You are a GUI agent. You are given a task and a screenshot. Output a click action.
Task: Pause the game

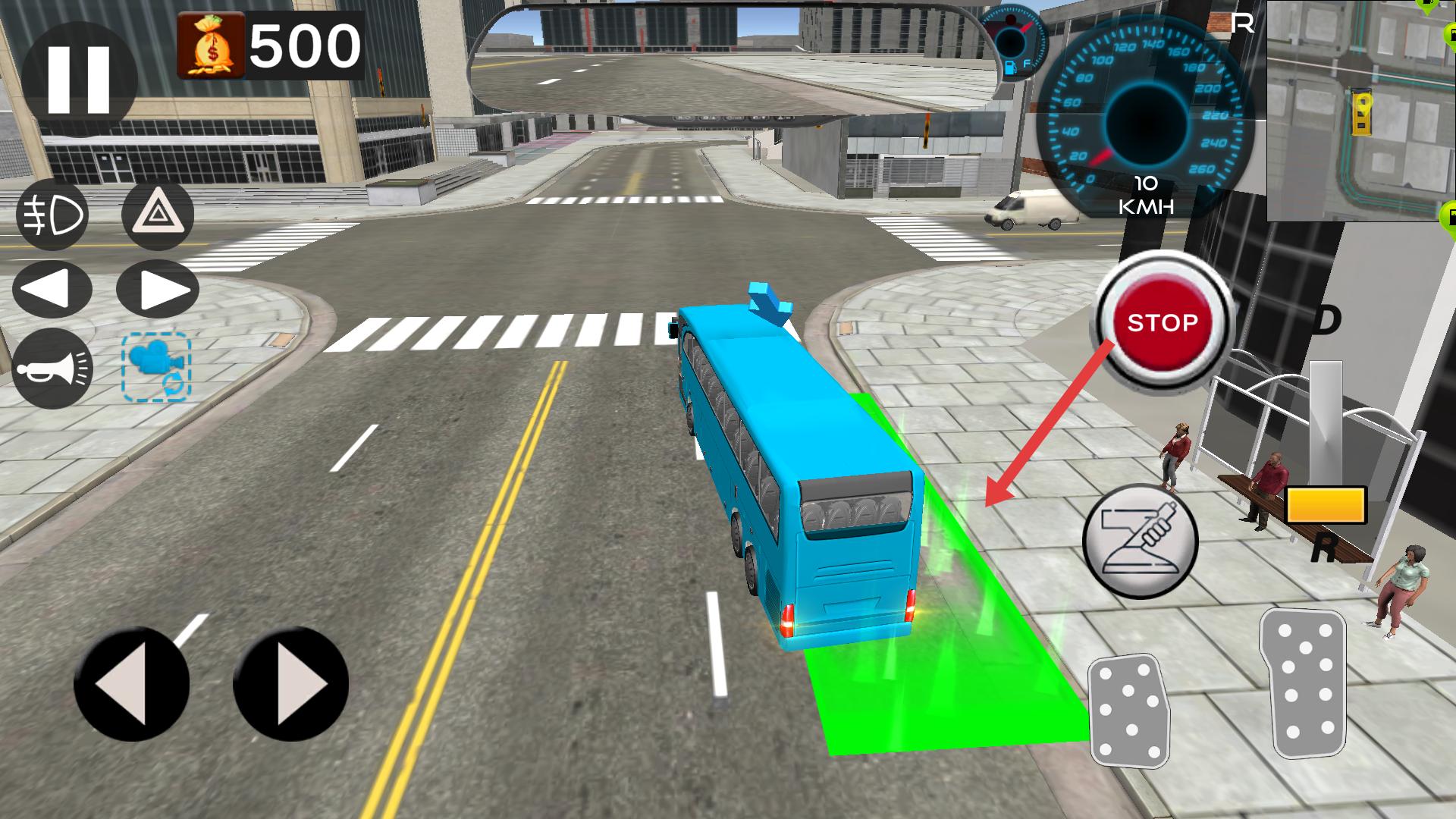point(79,80)
